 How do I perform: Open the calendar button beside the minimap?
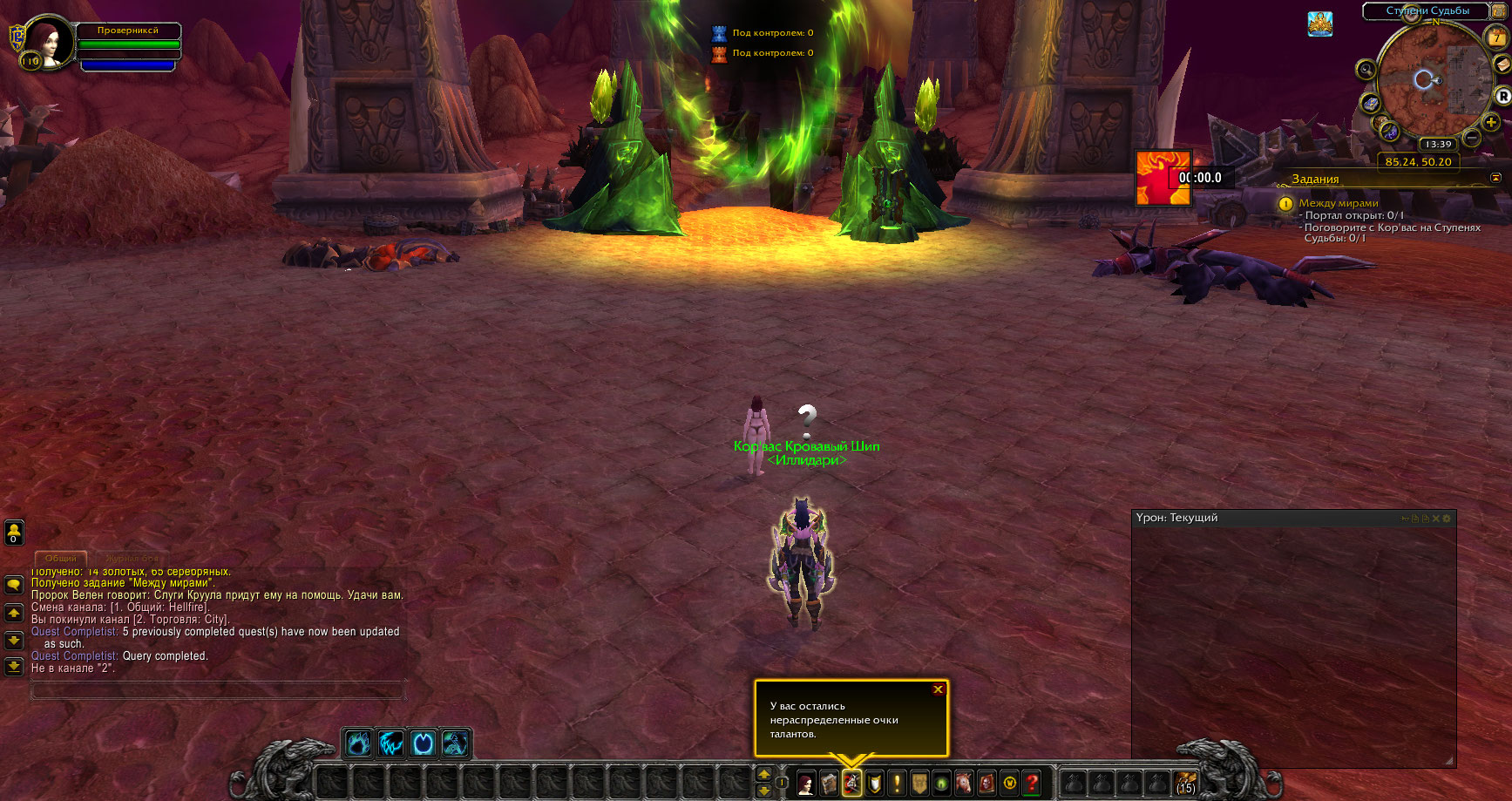coord(1496,38)
